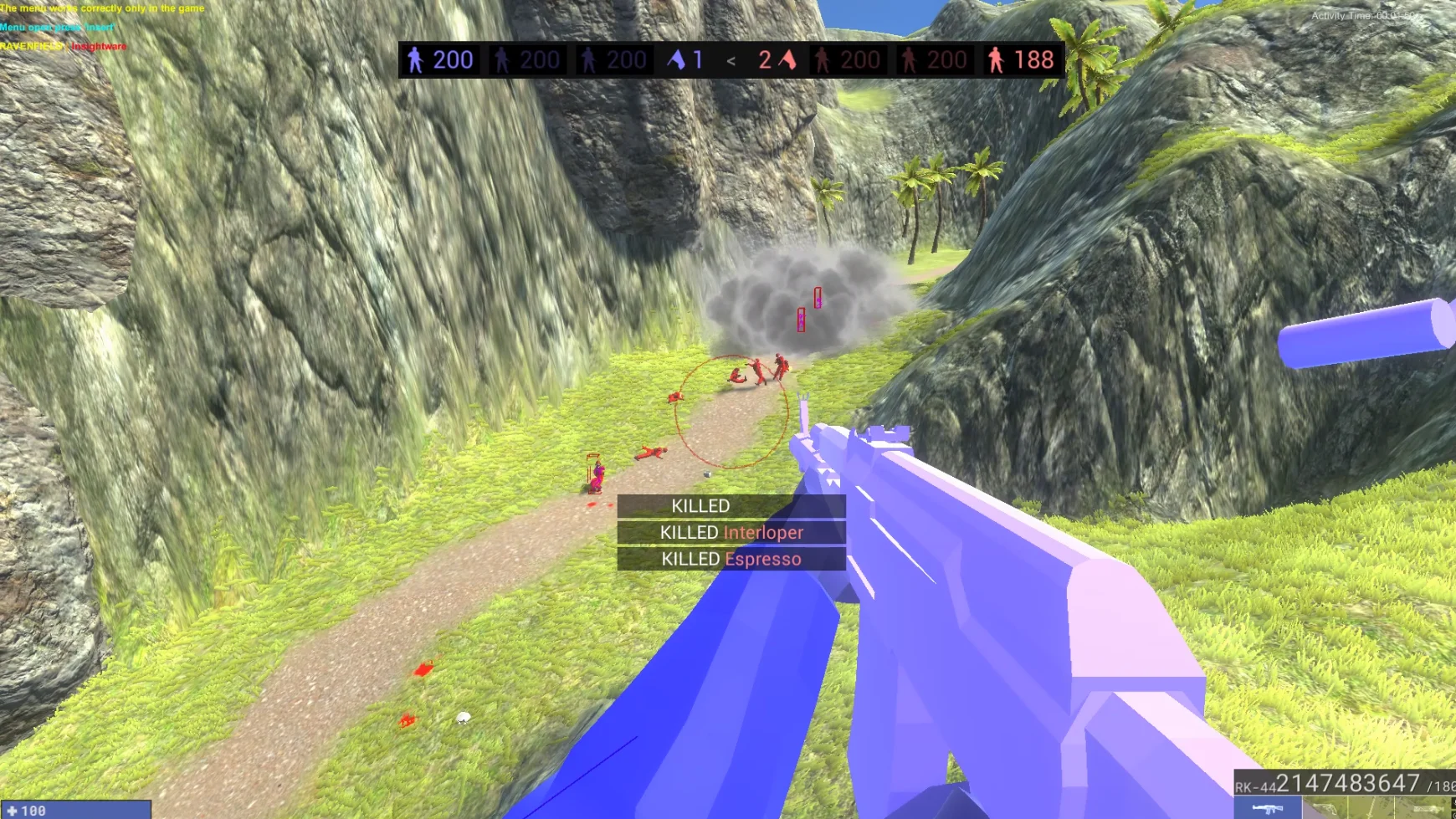This screenshot has height=819, width=1456.
Task: Click the blue health bar at bottom left
Action: [x=75, y=810]
